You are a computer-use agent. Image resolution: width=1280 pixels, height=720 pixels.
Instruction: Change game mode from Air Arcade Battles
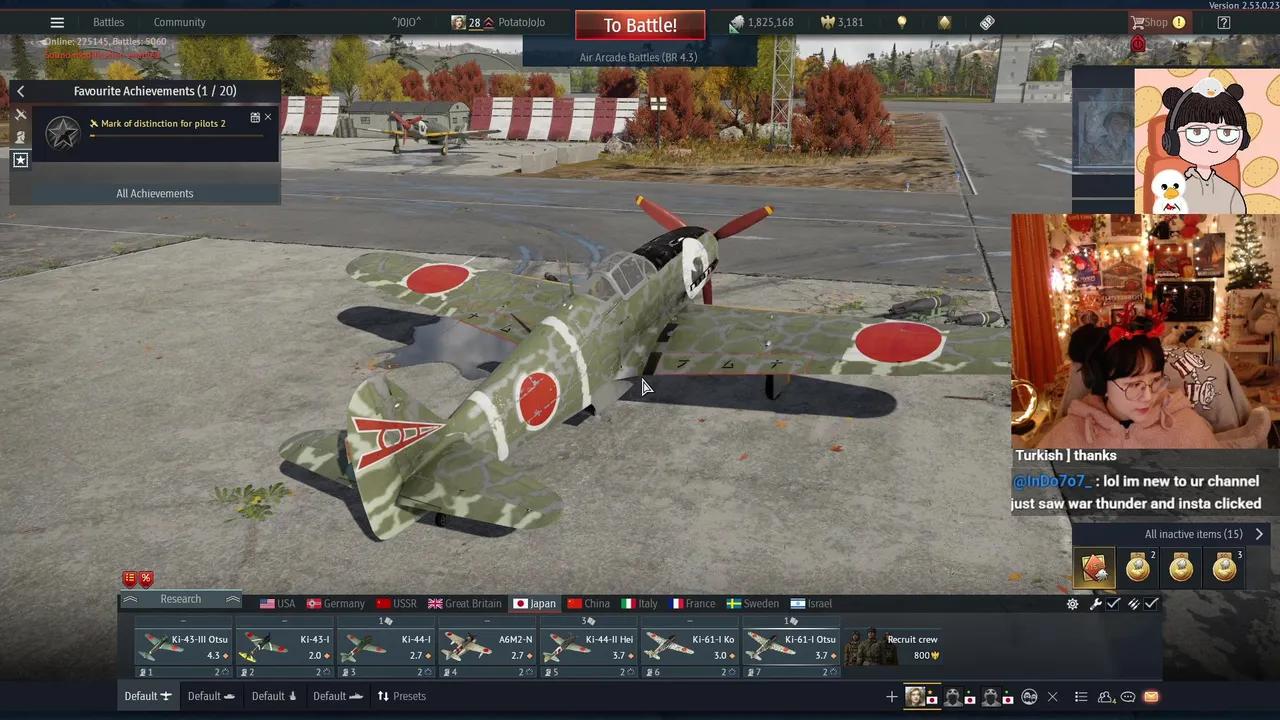(x=638, y=57)
